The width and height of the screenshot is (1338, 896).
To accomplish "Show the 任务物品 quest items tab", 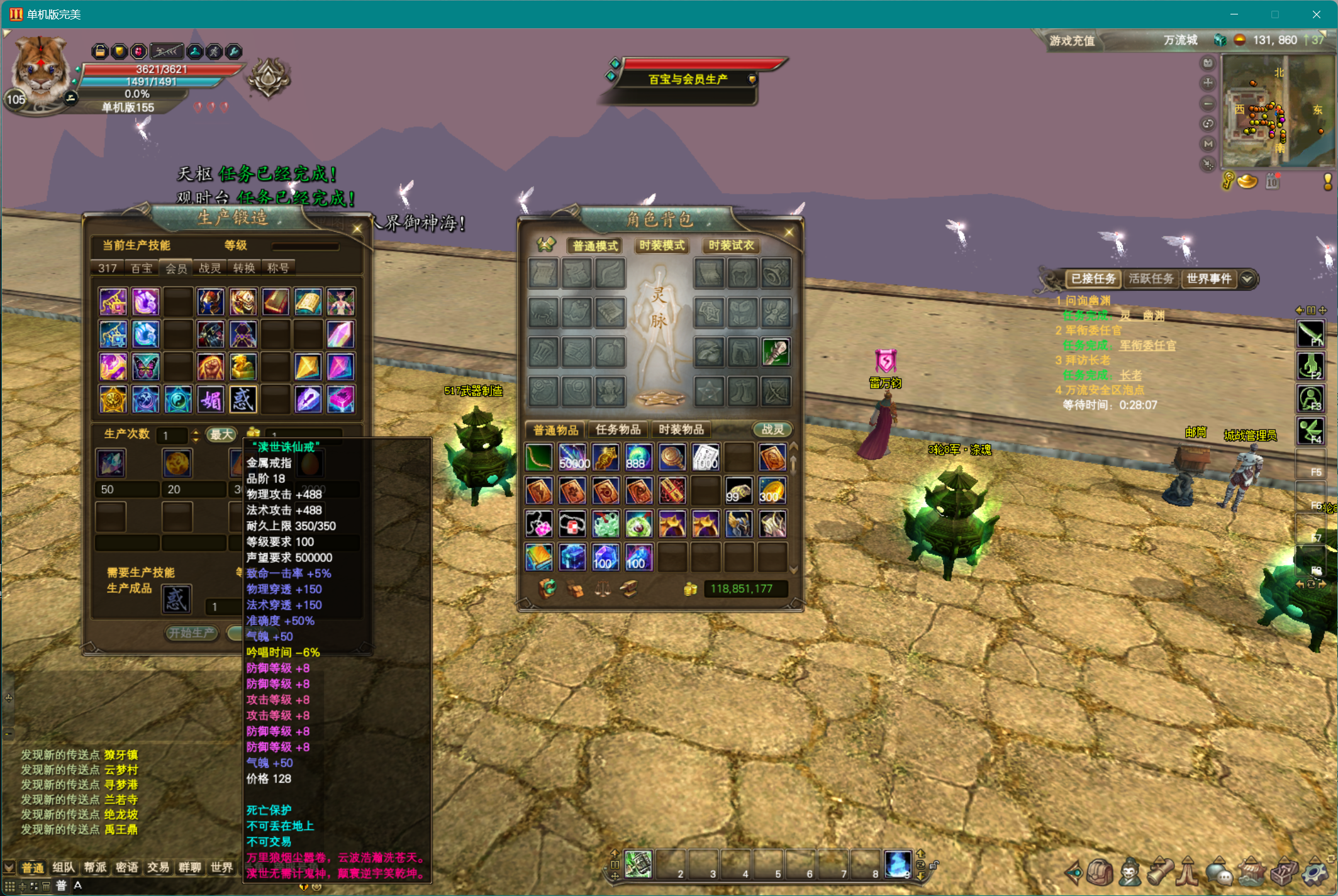I will click(x=618, y=429).
